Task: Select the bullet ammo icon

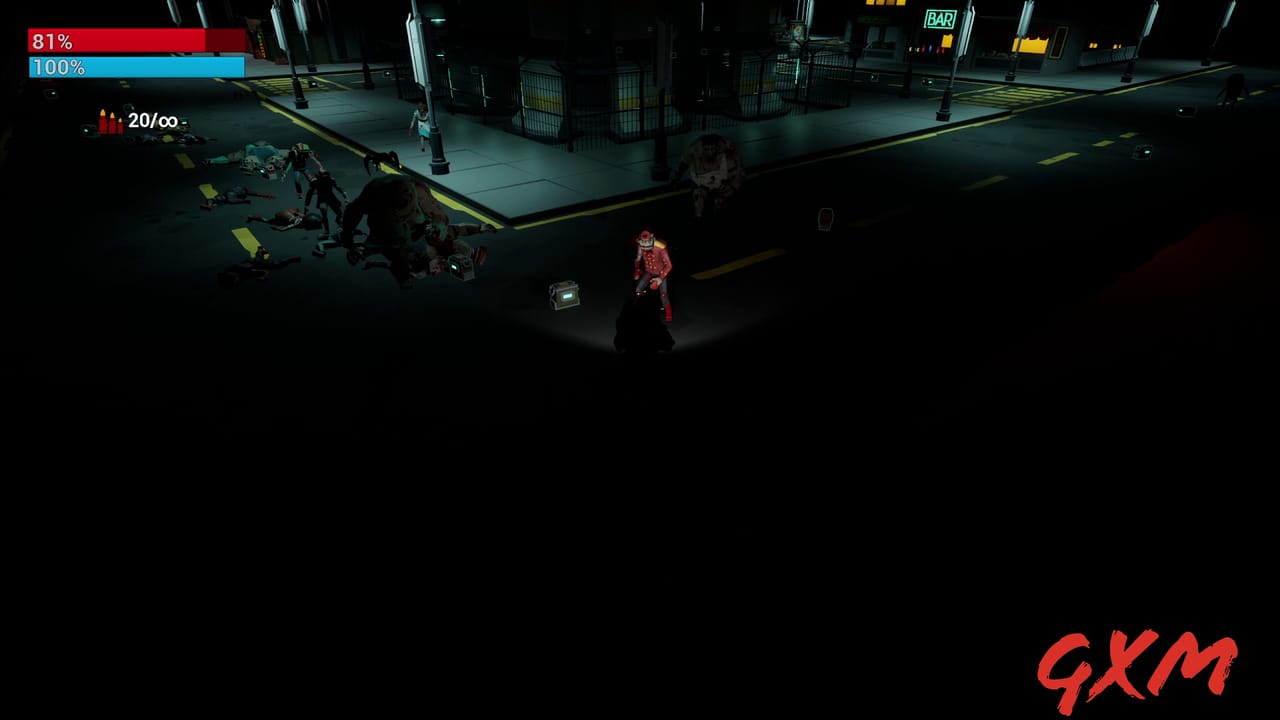Action: pyautogui.click(x=108, y=122)
